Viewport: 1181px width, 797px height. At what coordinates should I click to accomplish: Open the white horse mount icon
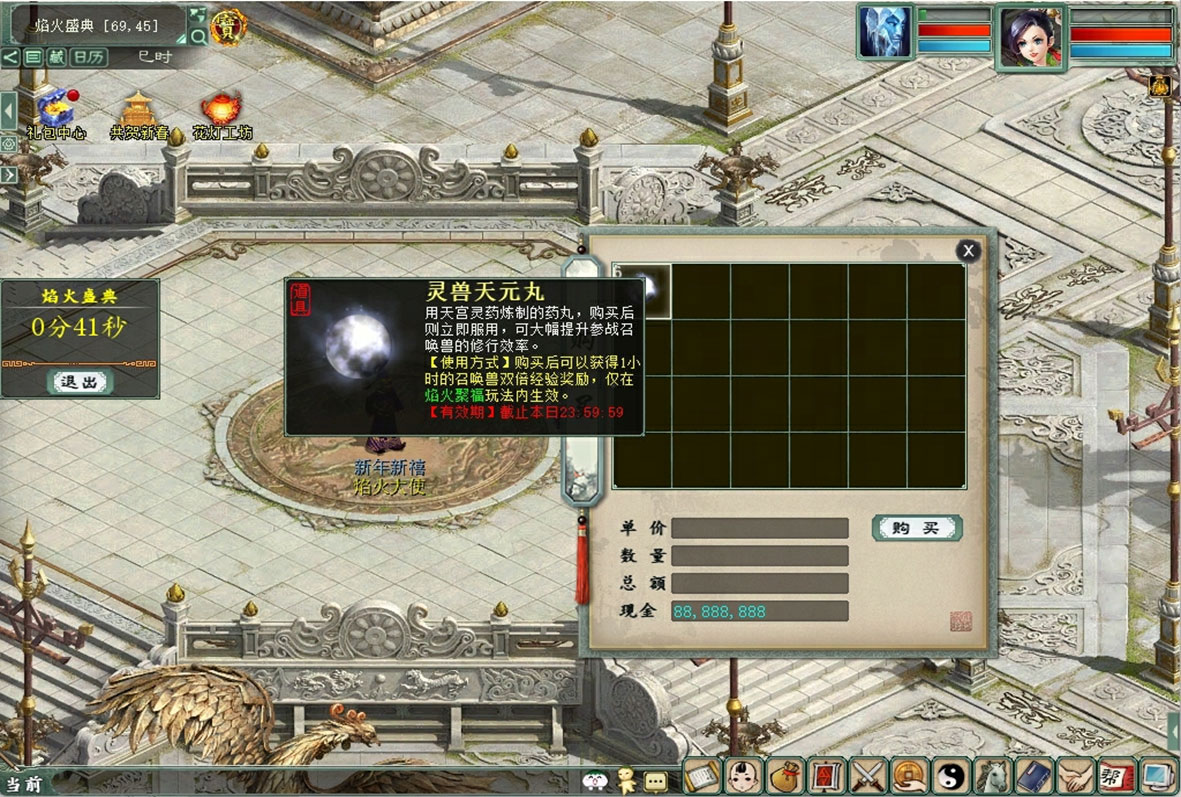coord(991,776)
